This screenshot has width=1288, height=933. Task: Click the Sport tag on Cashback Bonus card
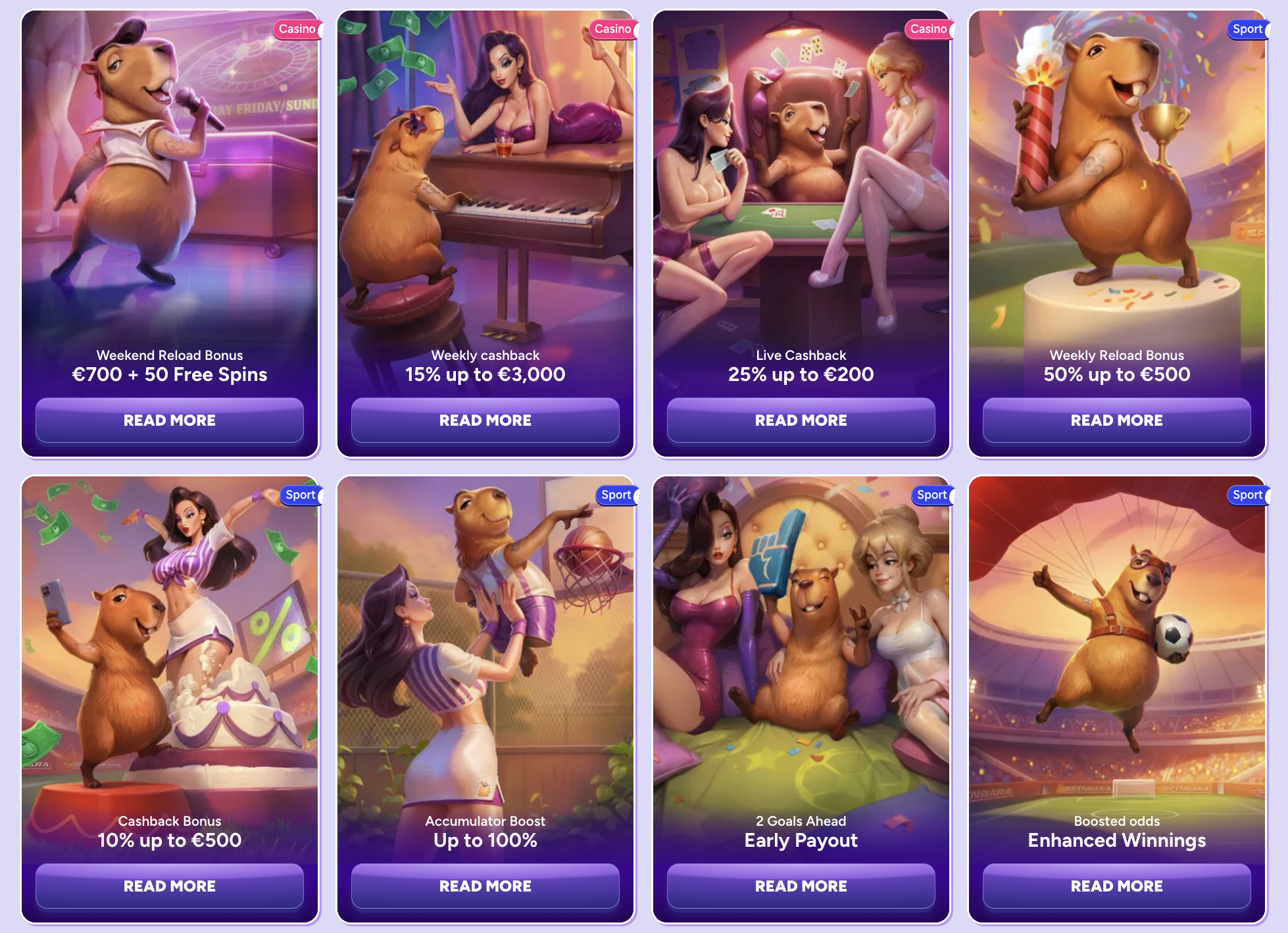[x=299, y=495]
